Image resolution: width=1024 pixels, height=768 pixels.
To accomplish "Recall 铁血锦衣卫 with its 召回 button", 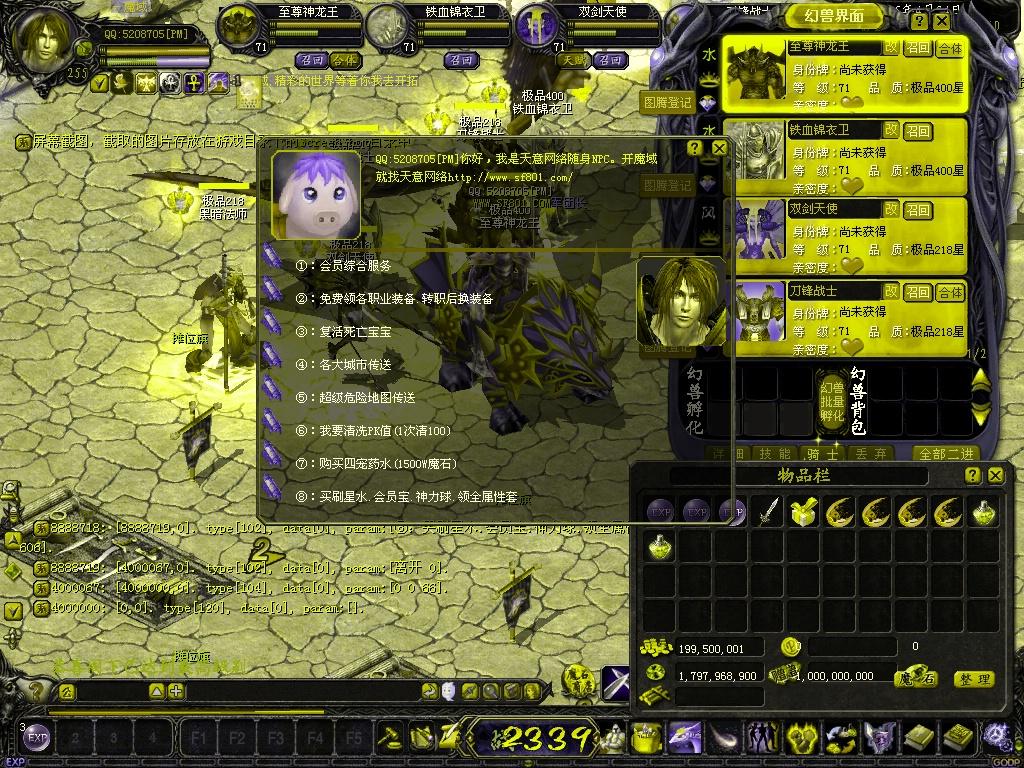I will 918,131.
